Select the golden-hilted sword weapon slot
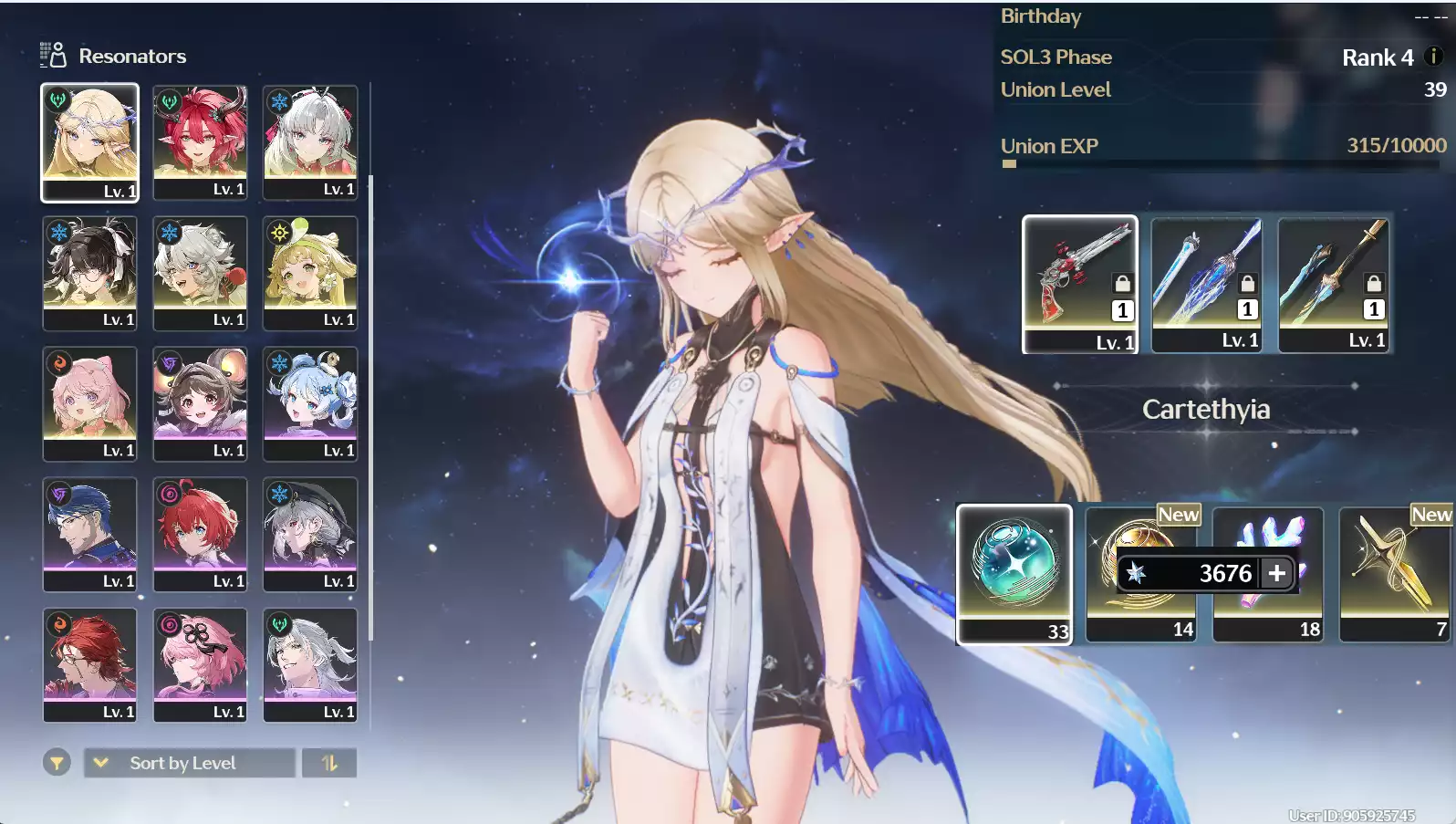The height and width of the screenshot is (824, 1456). pos(1334,283)
